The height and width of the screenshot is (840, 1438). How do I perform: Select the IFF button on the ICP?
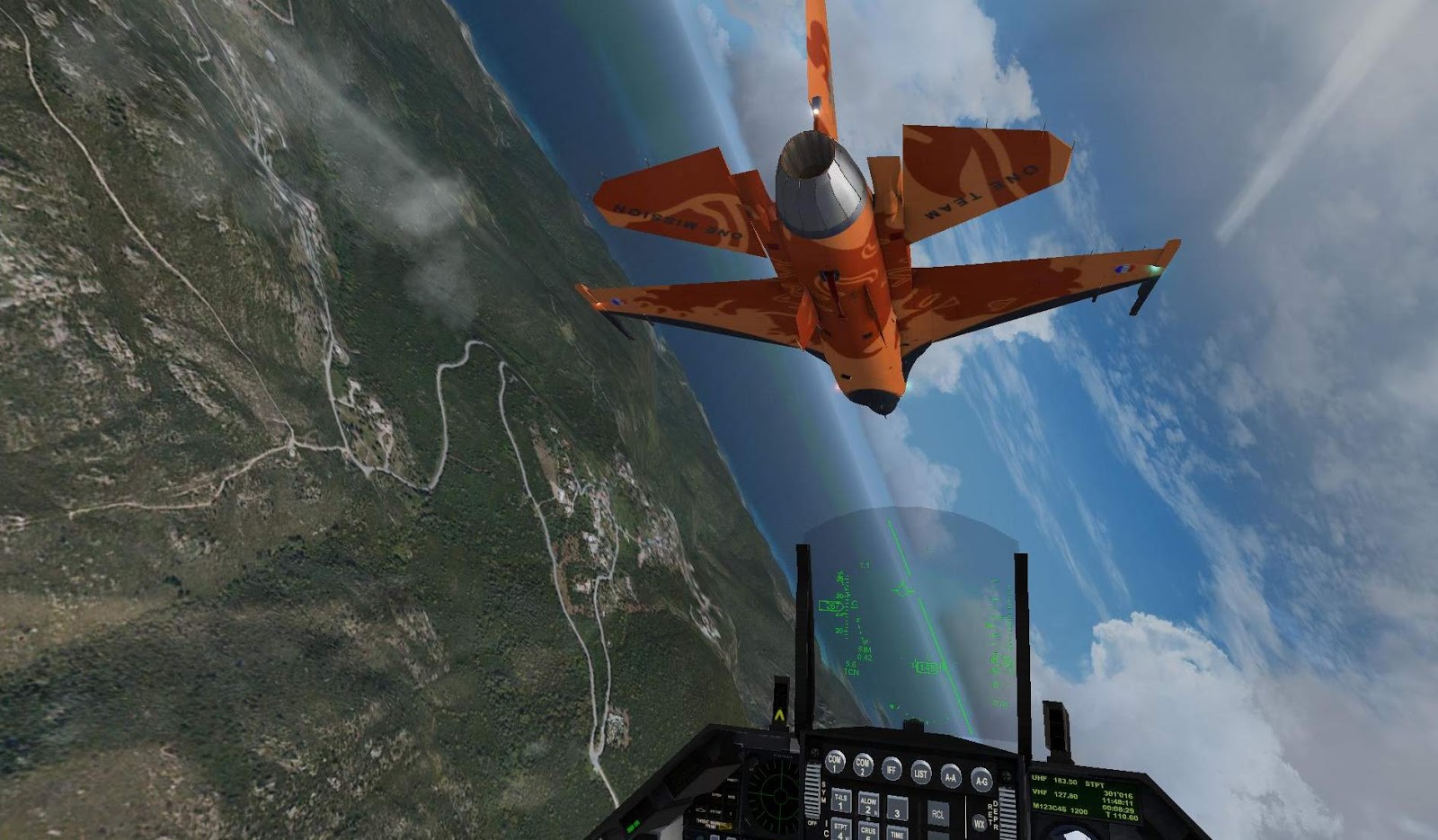pyautogui.click(x=891, y=768)
